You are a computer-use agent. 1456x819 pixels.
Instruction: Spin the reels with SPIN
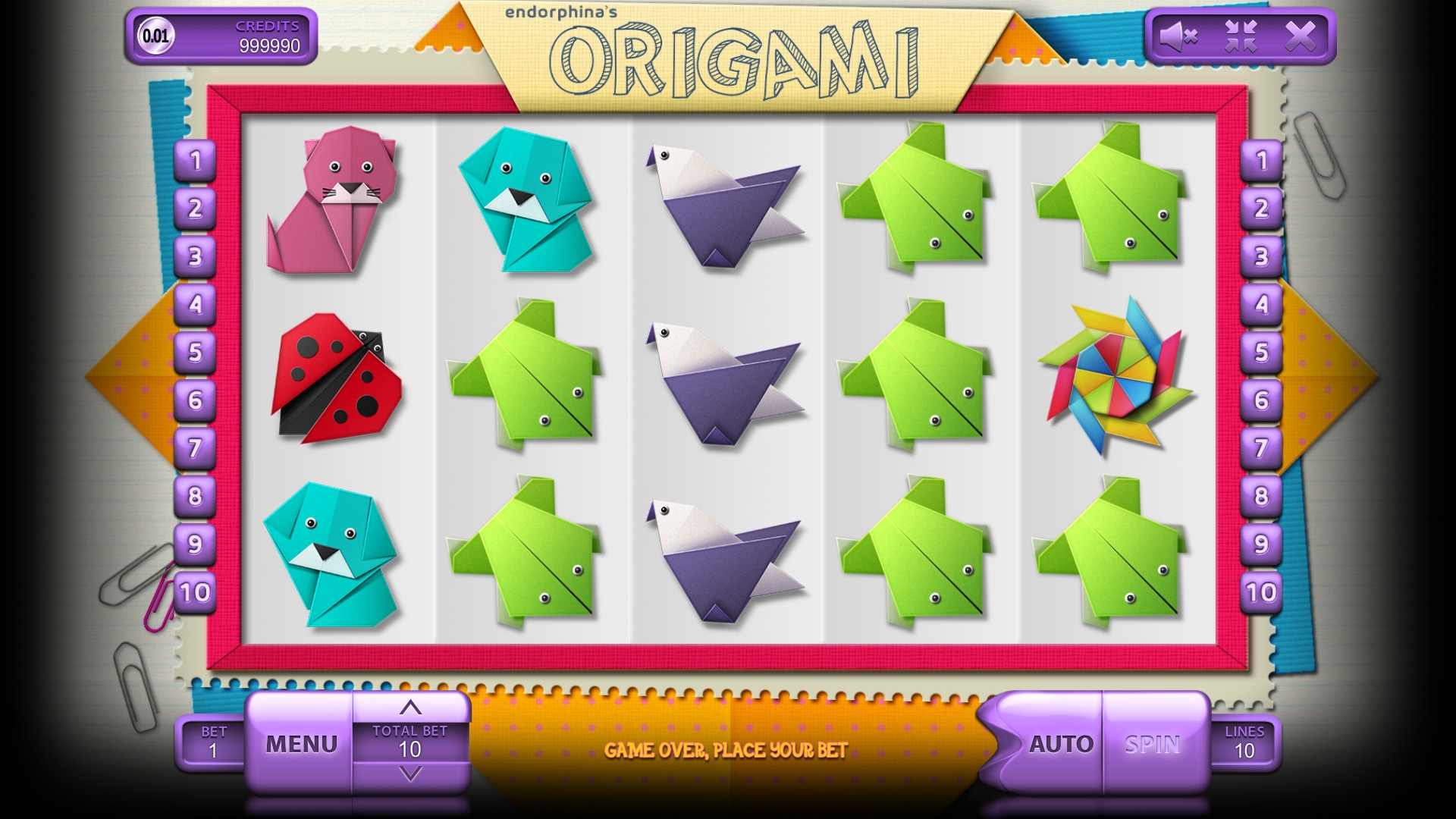[x=1152, y=744]
